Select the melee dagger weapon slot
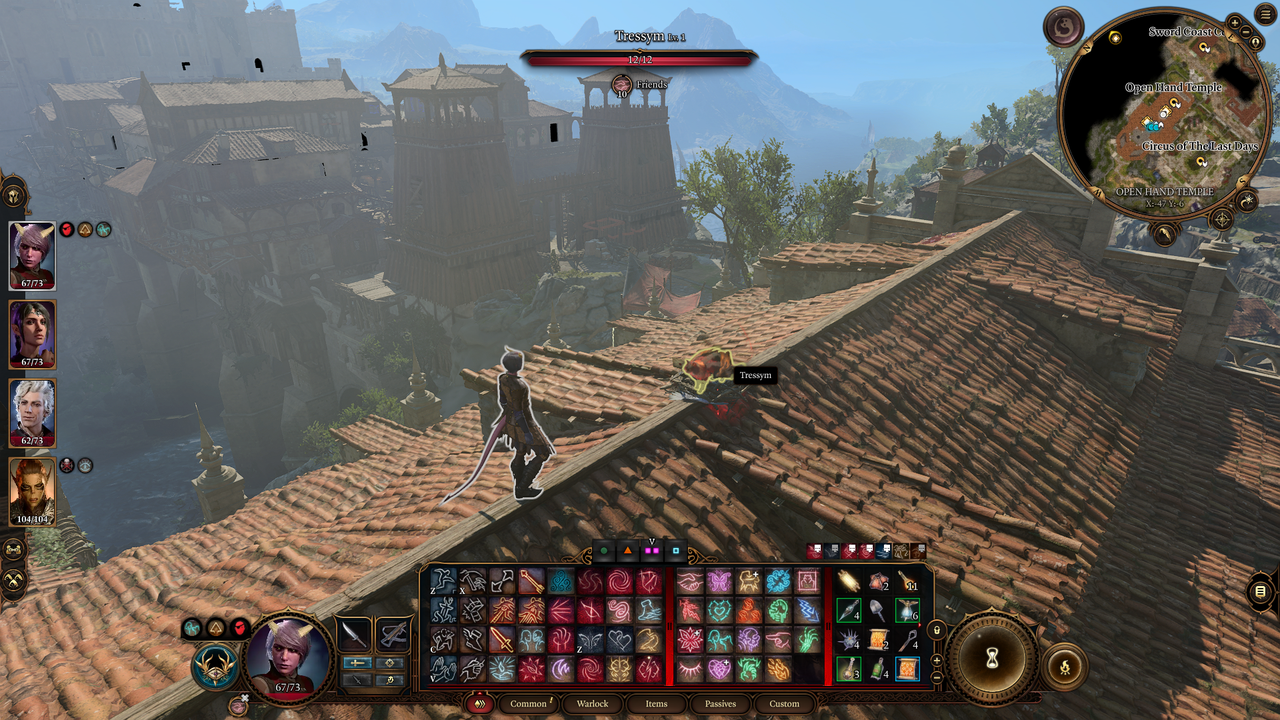The height and width of the screenshot is (720, 1280). pyautogui.click(x=353, y=634)
